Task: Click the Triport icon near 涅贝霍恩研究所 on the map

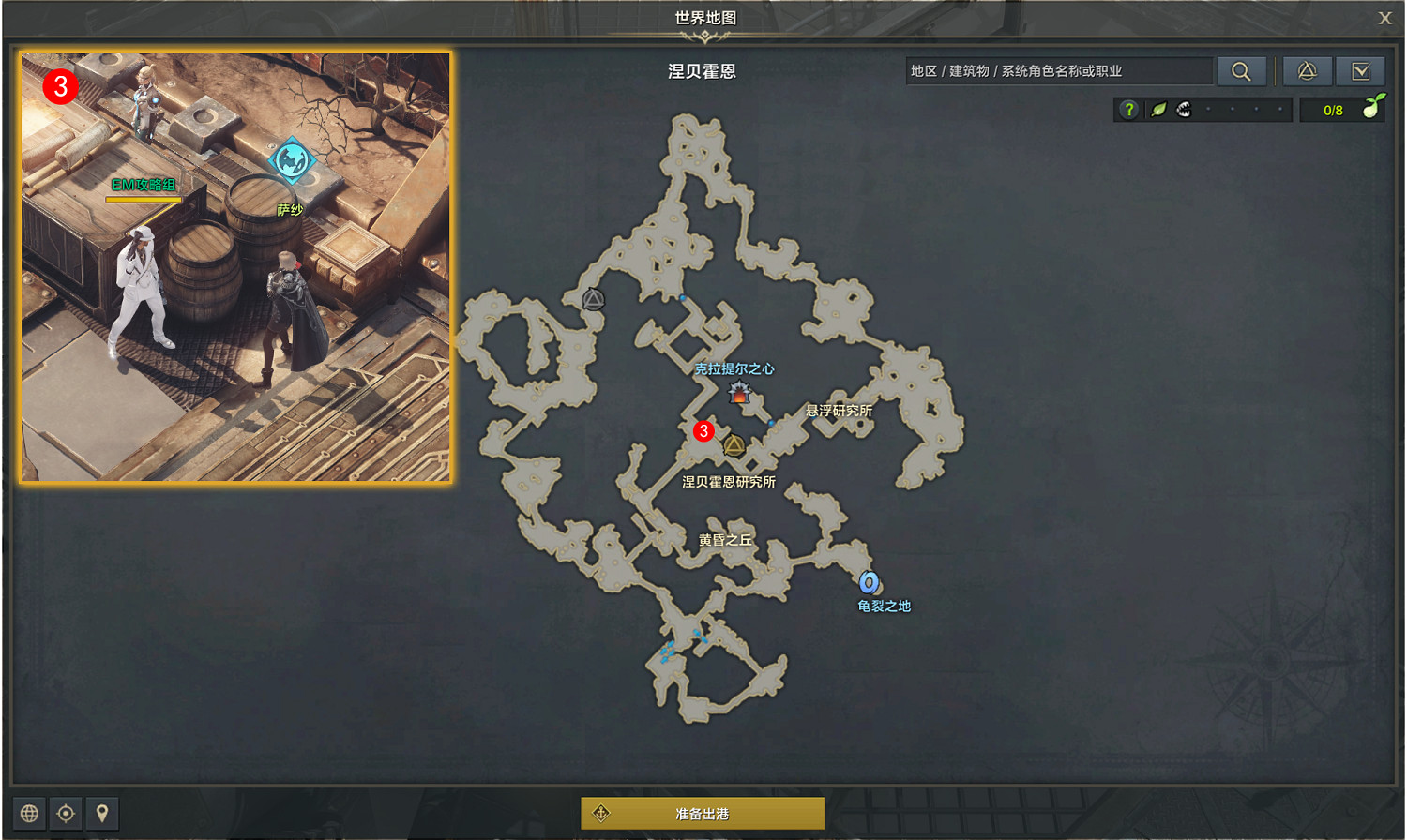Action: point(734,445)
